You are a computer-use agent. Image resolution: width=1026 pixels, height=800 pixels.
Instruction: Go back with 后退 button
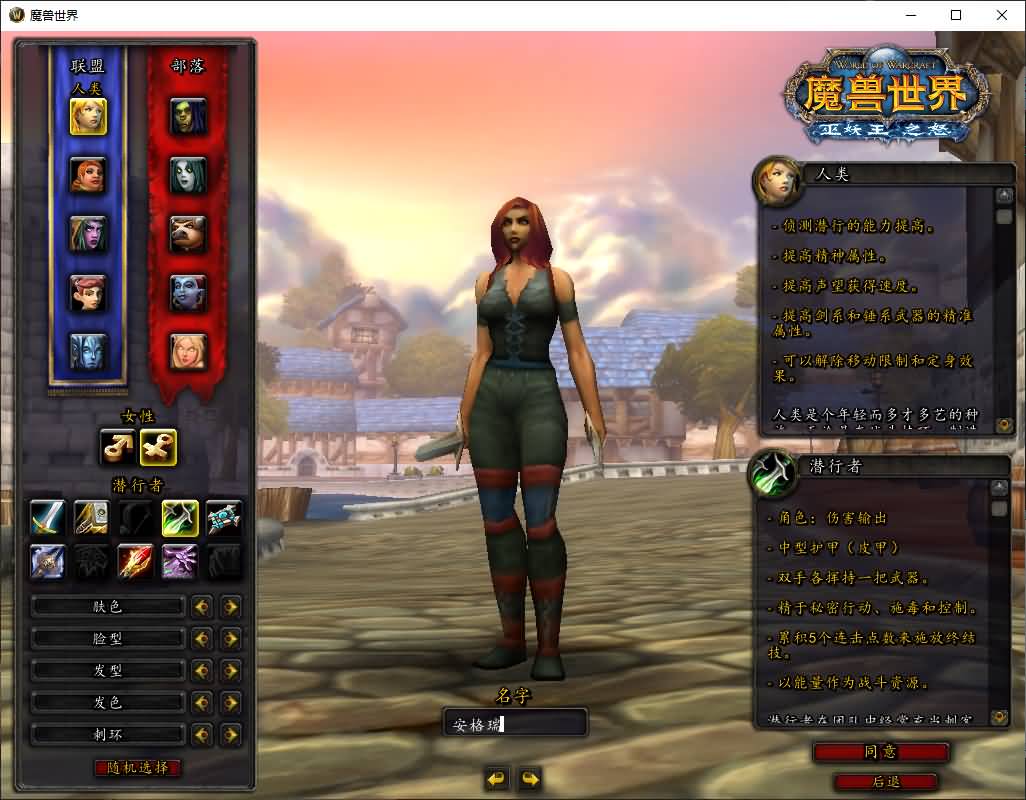coord(885,782)
